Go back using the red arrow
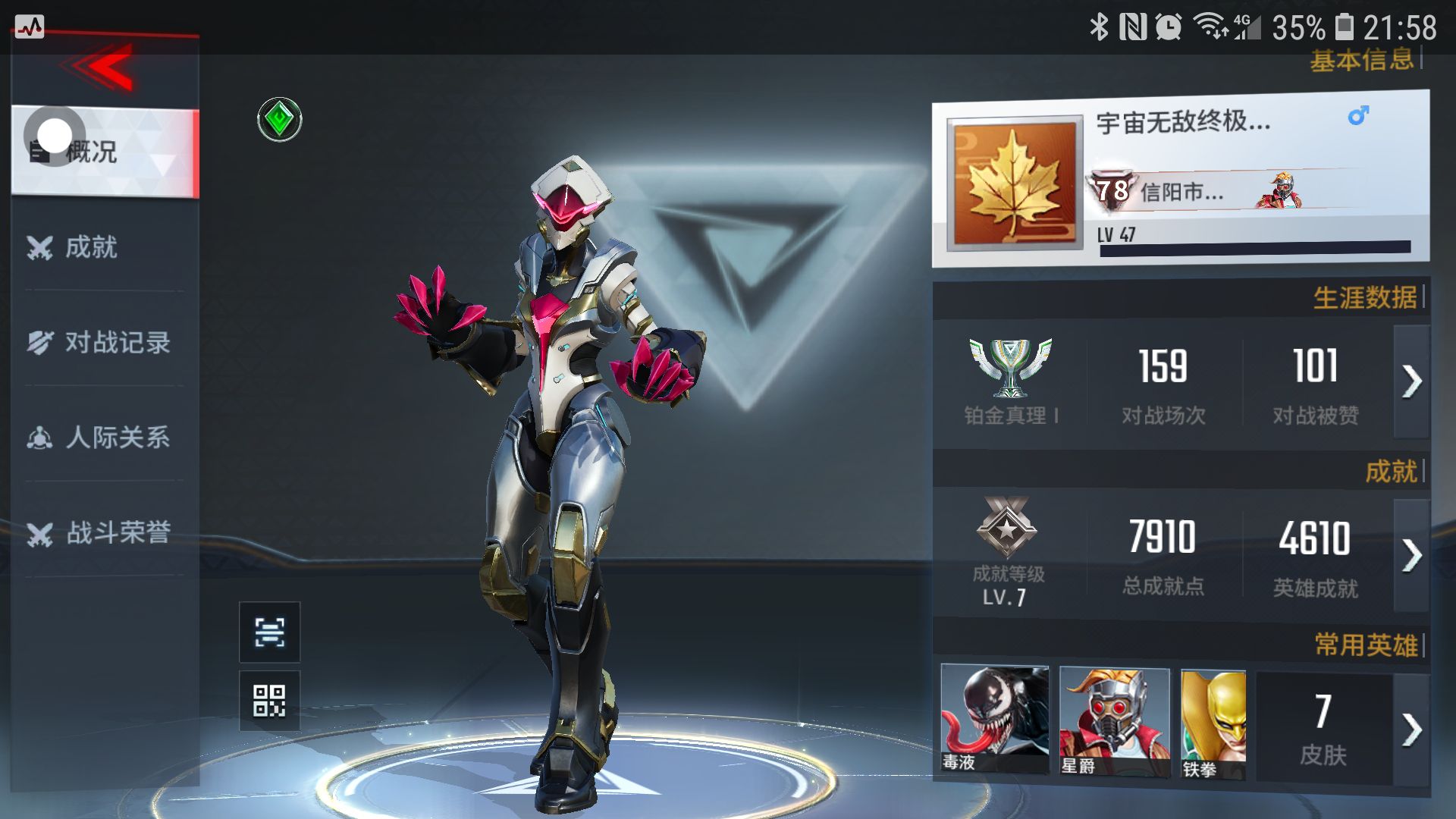Viewport: 1456px width, 819px height. point(102,67)
